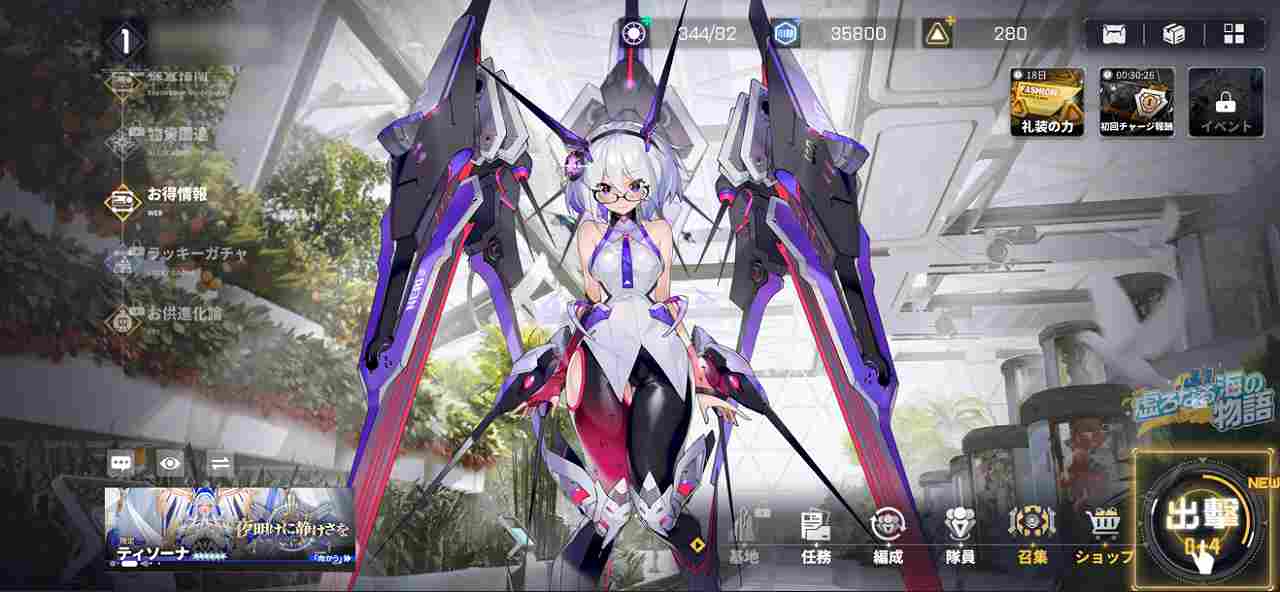
Task: Open the four-square grid menu
Action: click(1234, 34)
